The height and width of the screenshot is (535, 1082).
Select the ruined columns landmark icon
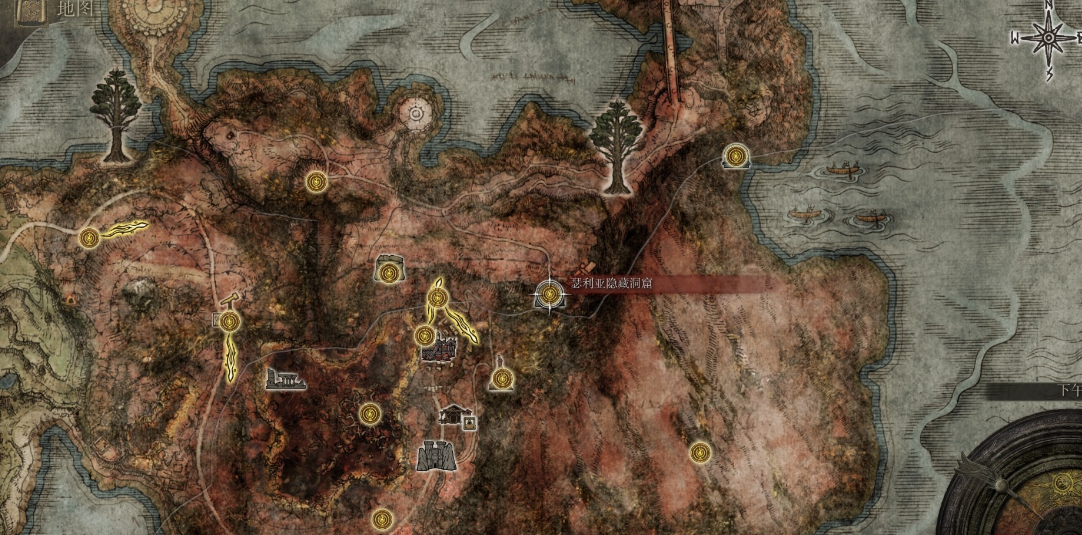point(285,377)
